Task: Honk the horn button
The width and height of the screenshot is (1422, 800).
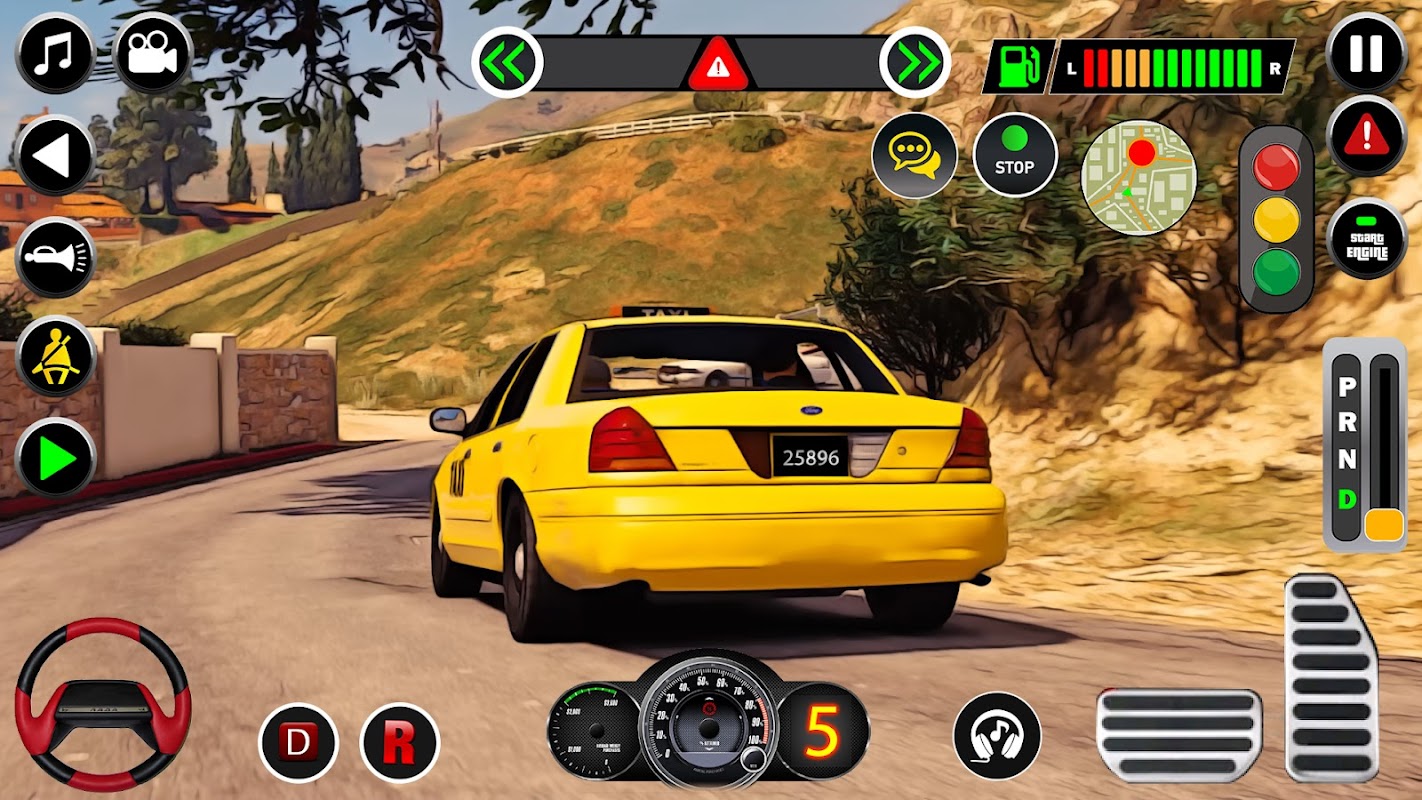Action: tap(55, 257)
